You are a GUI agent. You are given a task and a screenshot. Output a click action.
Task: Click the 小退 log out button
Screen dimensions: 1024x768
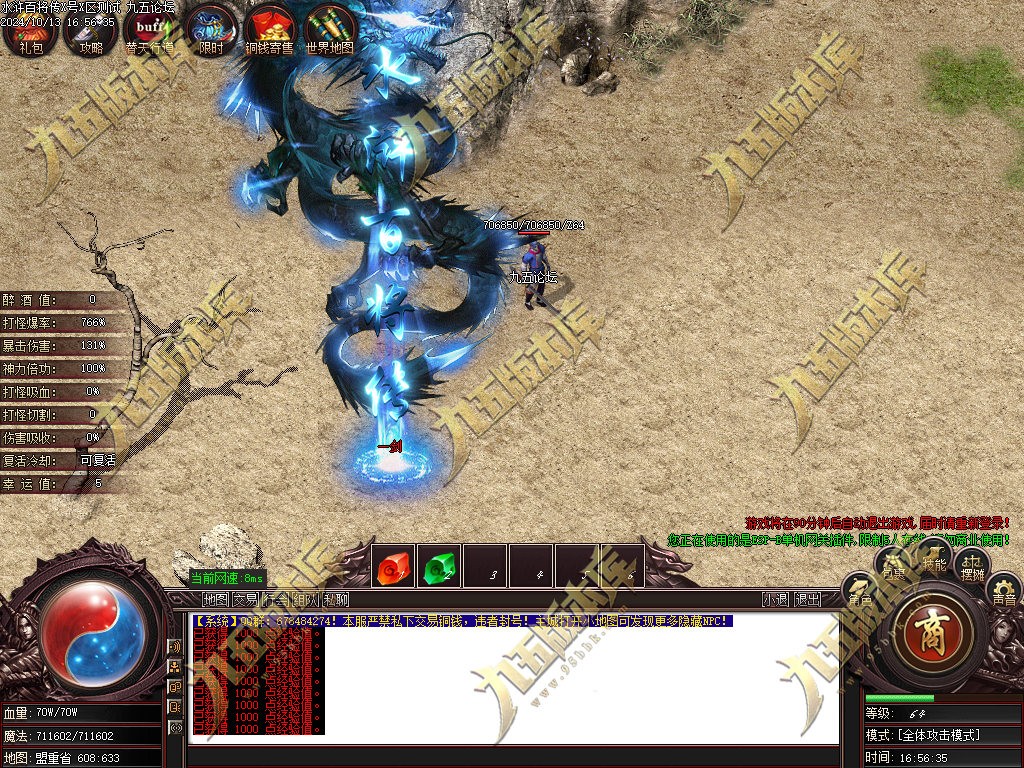point(775,599)
